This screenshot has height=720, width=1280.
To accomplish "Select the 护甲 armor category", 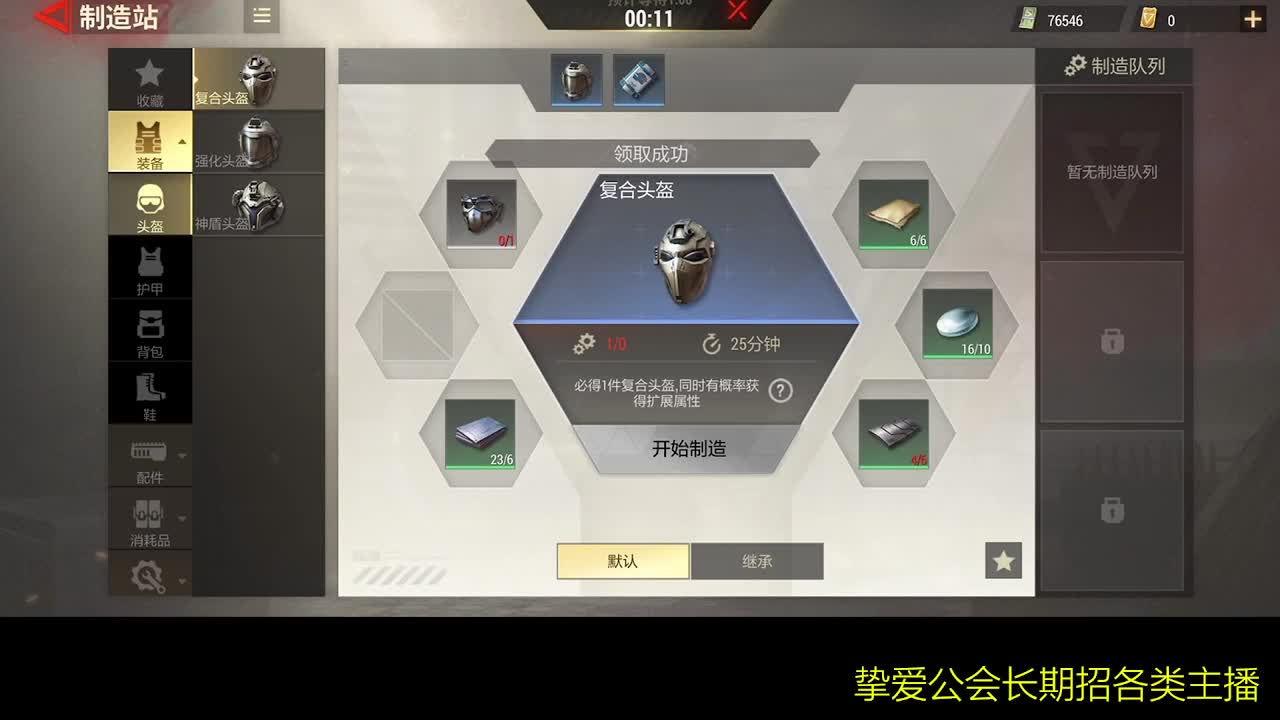I will point(149,267).
